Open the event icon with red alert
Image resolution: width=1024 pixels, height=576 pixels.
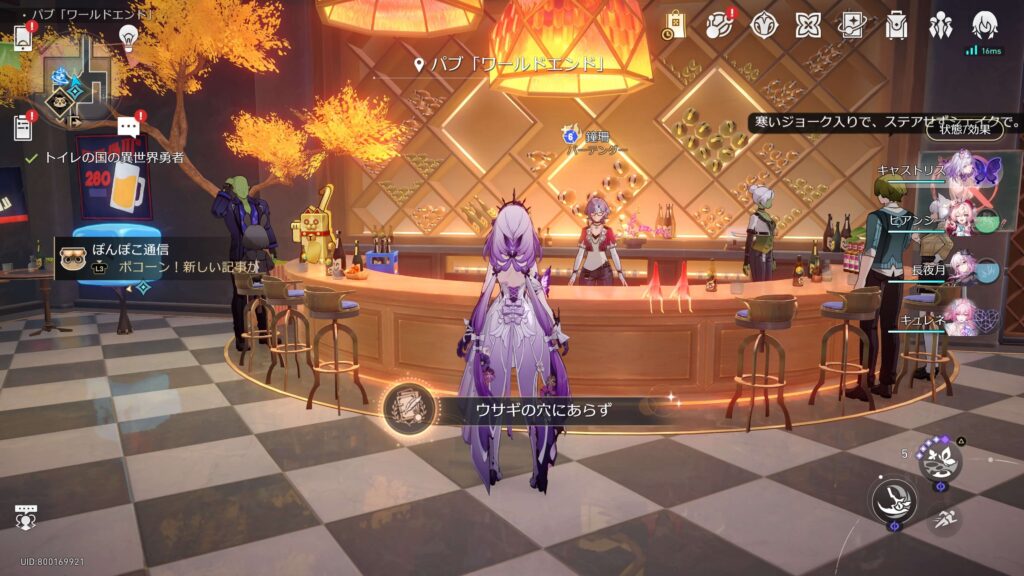(720, 25)
